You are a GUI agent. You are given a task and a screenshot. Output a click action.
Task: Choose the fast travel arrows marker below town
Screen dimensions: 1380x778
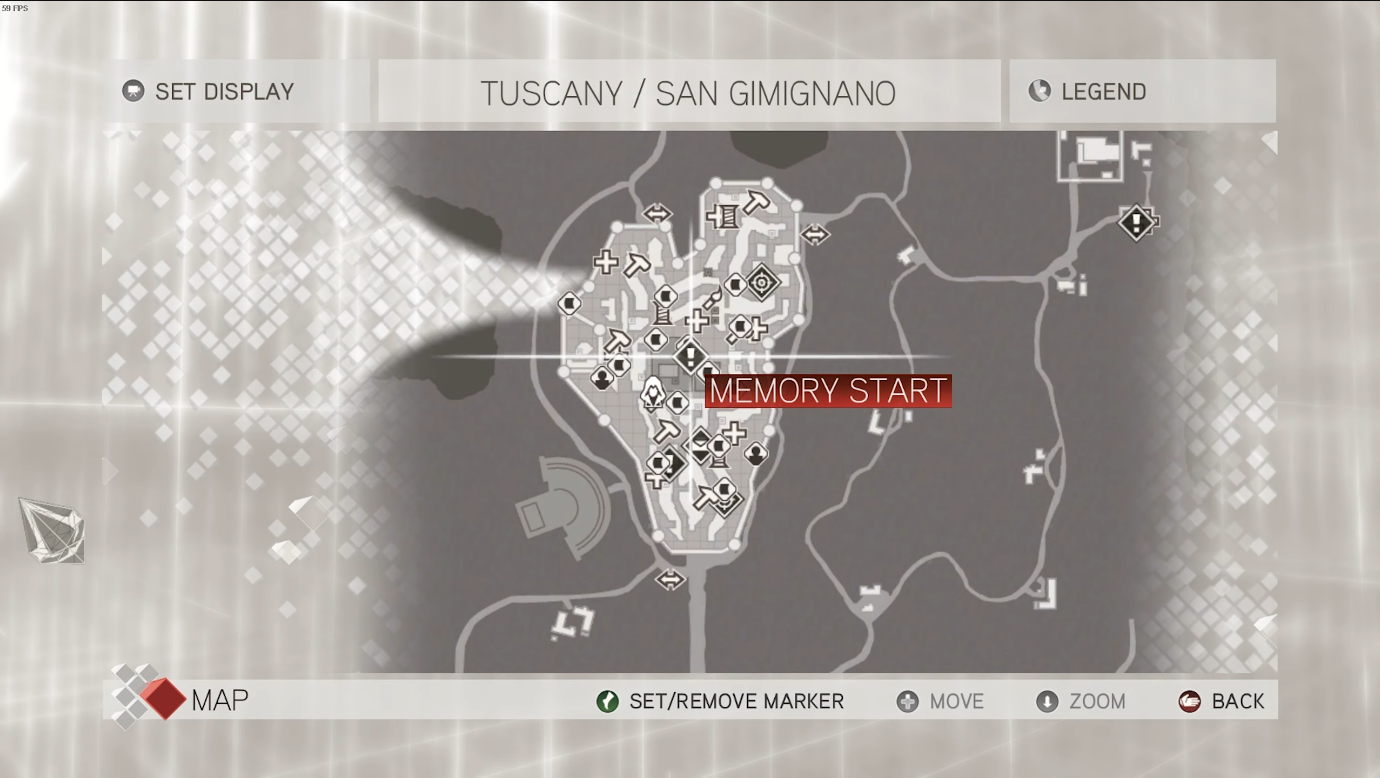coord(670,579)
